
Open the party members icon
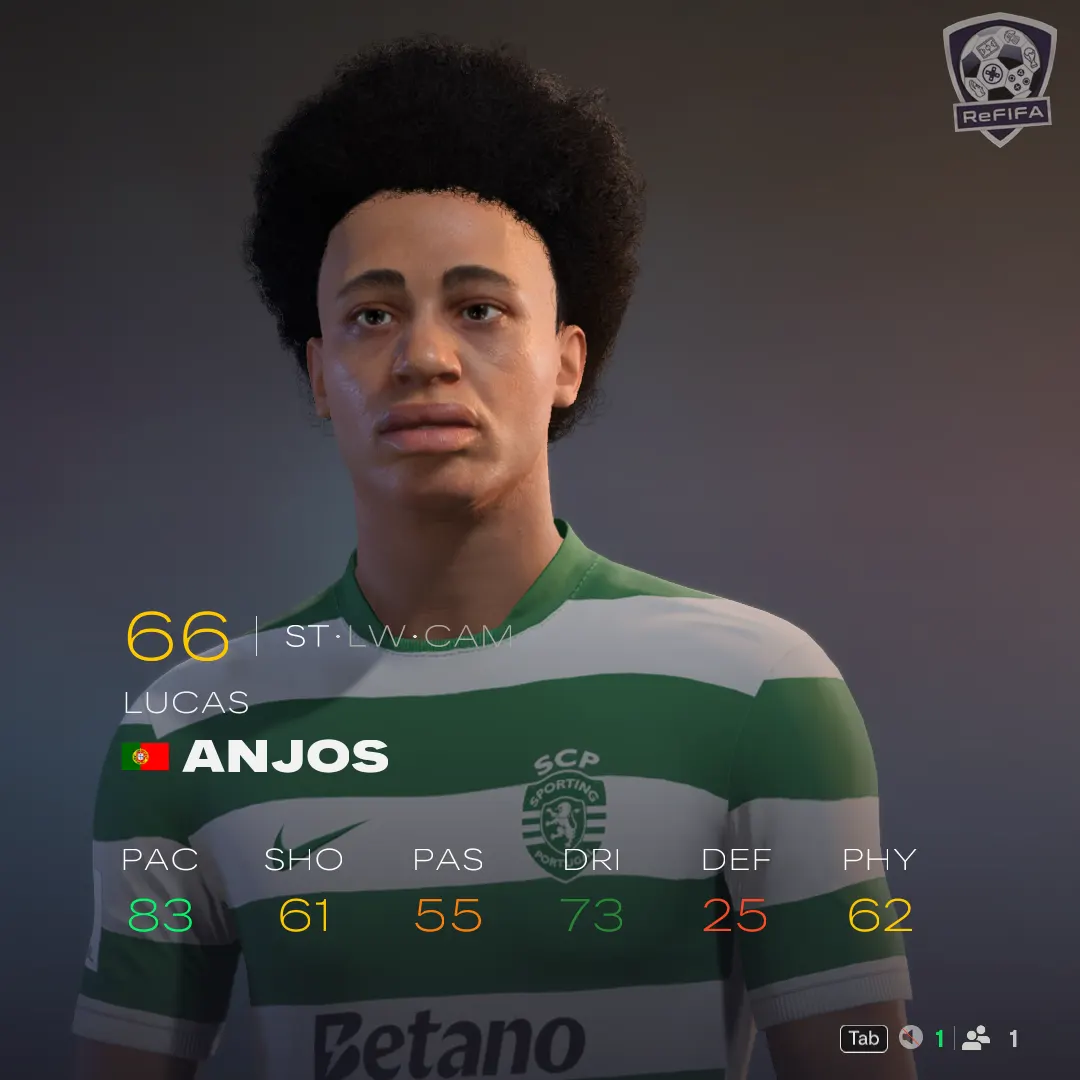(976, 1039)
